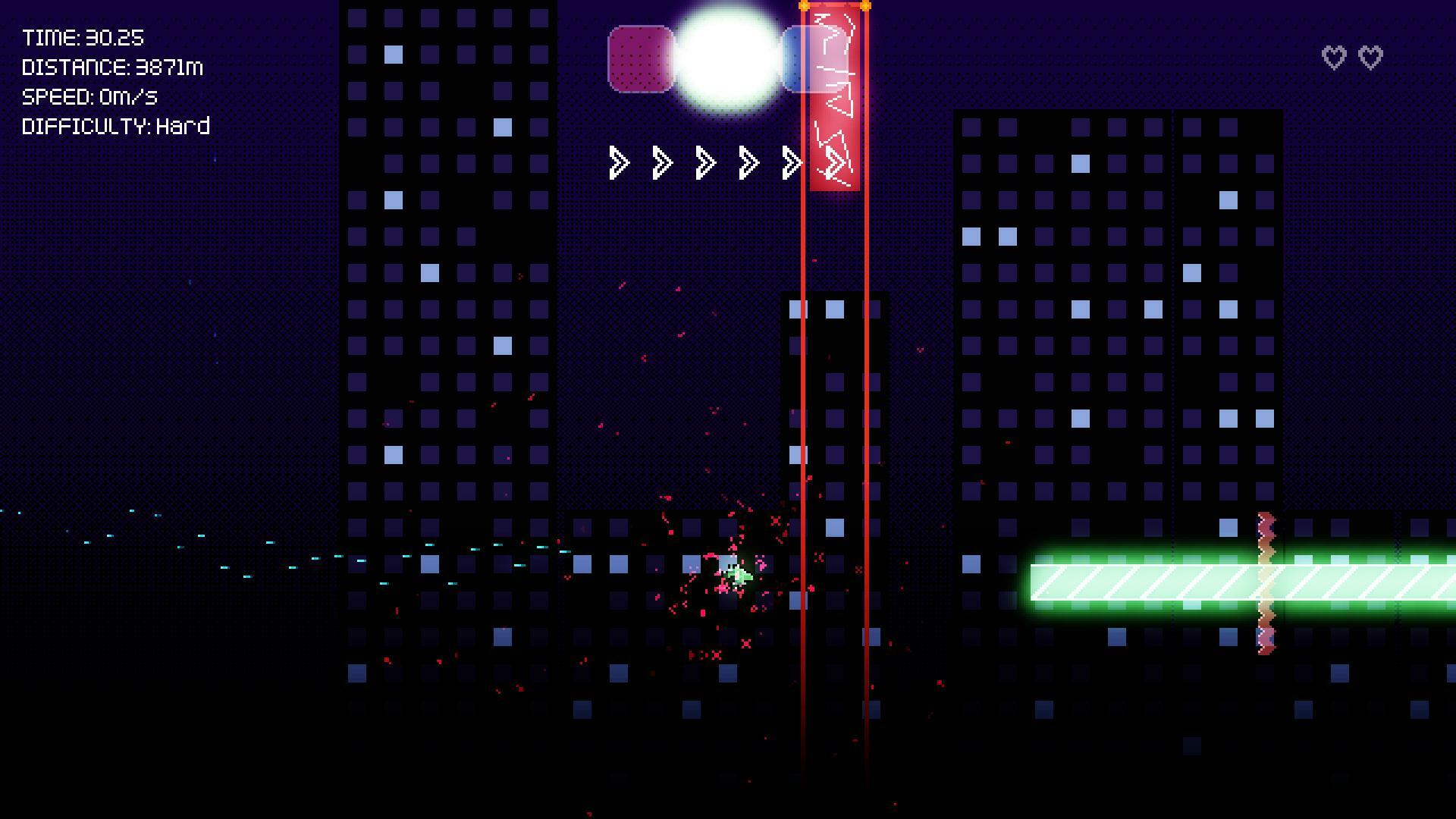Image resolution: width=1456 pixels, height=819 pixels.
Task: Select the DIFFICULTY: Hard label
Action: coord(115,126)
